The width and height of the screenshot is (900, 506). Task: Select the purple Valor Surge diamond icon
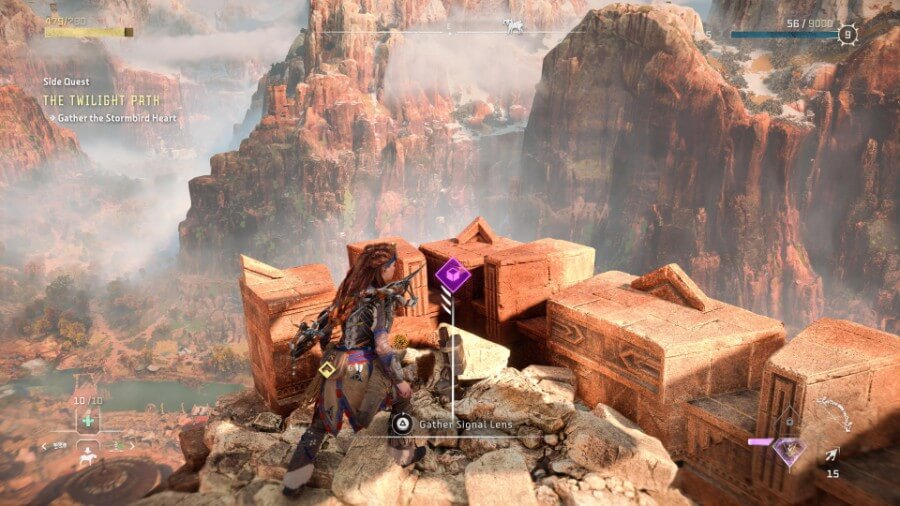[x=789, y=450]
